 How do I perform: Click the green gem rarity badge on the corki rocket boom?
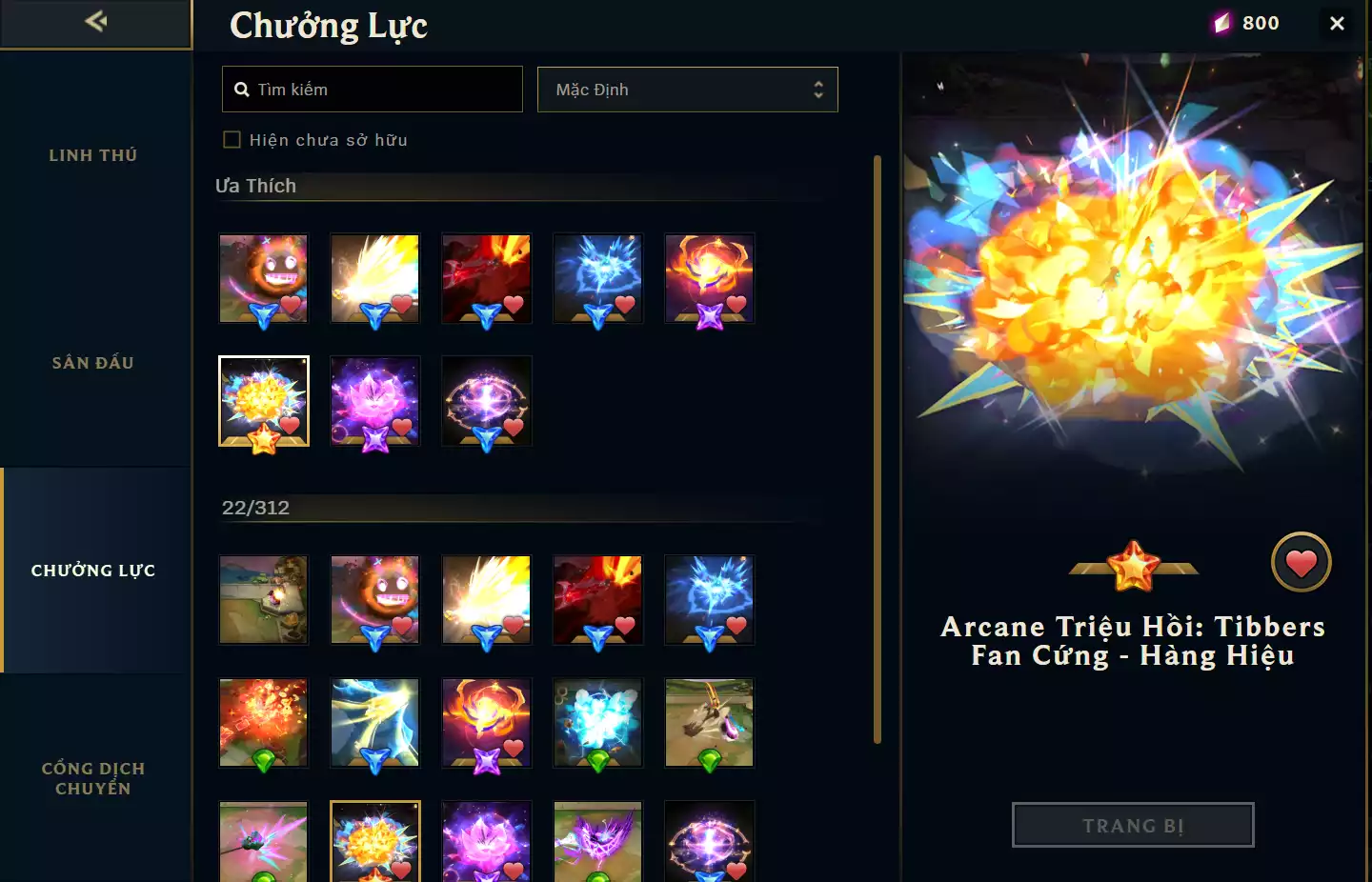264,760
